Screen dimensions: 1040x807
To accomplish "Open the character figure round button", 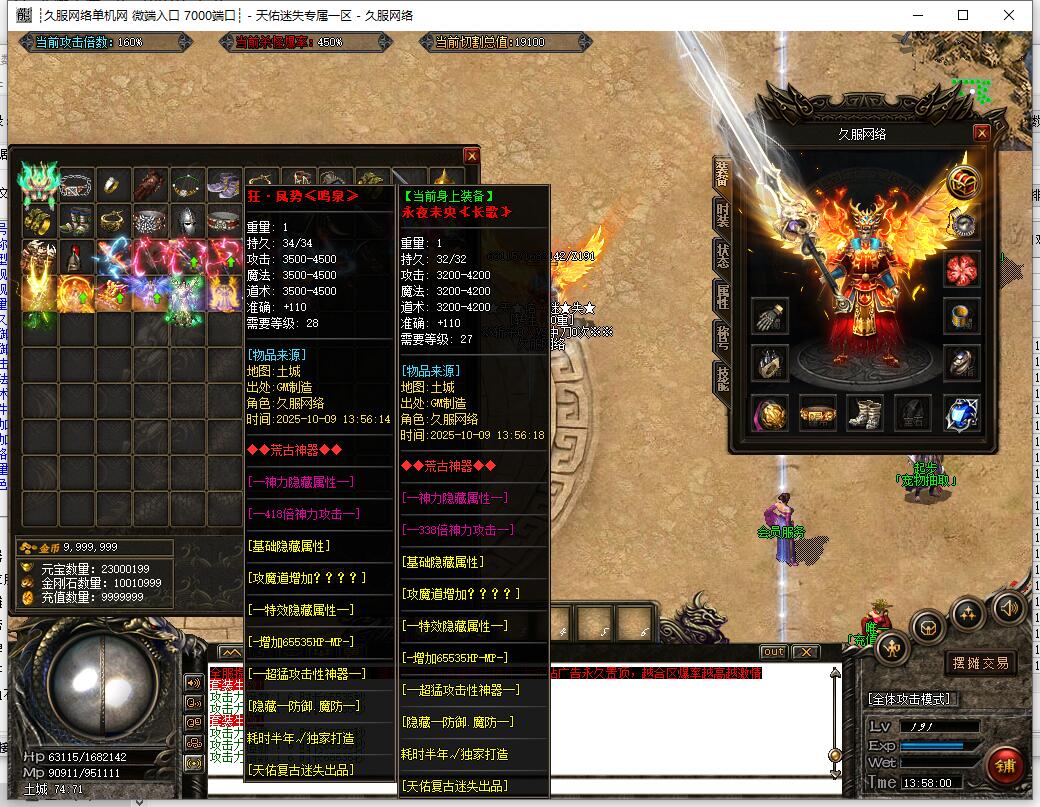I will pyautogui.click(x=892, y=649).
